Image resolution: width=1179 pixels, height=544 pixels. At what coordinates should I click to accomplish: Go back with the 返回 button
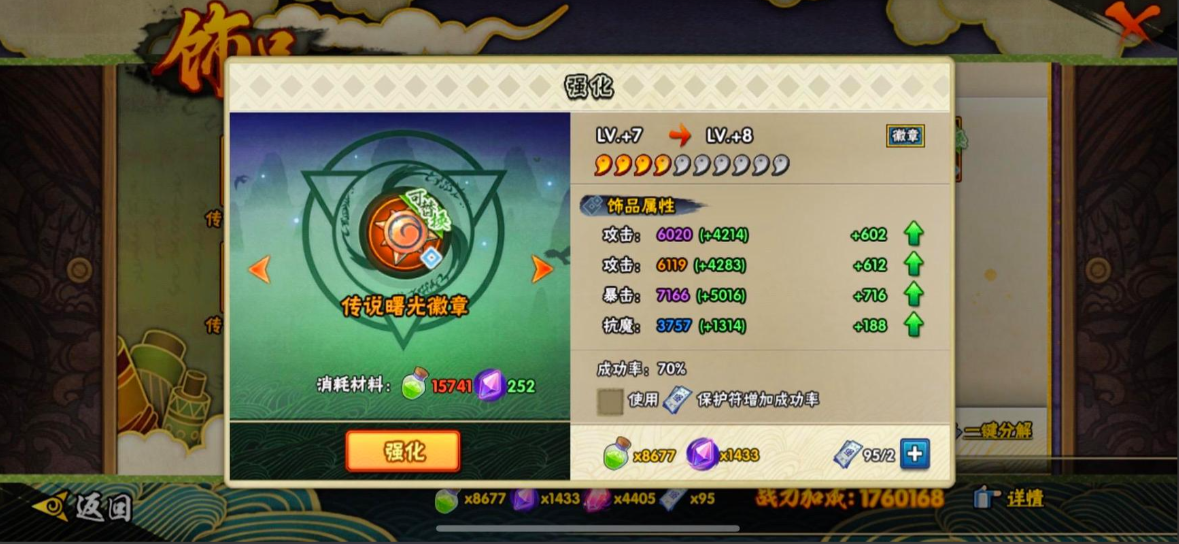point(84,507)
